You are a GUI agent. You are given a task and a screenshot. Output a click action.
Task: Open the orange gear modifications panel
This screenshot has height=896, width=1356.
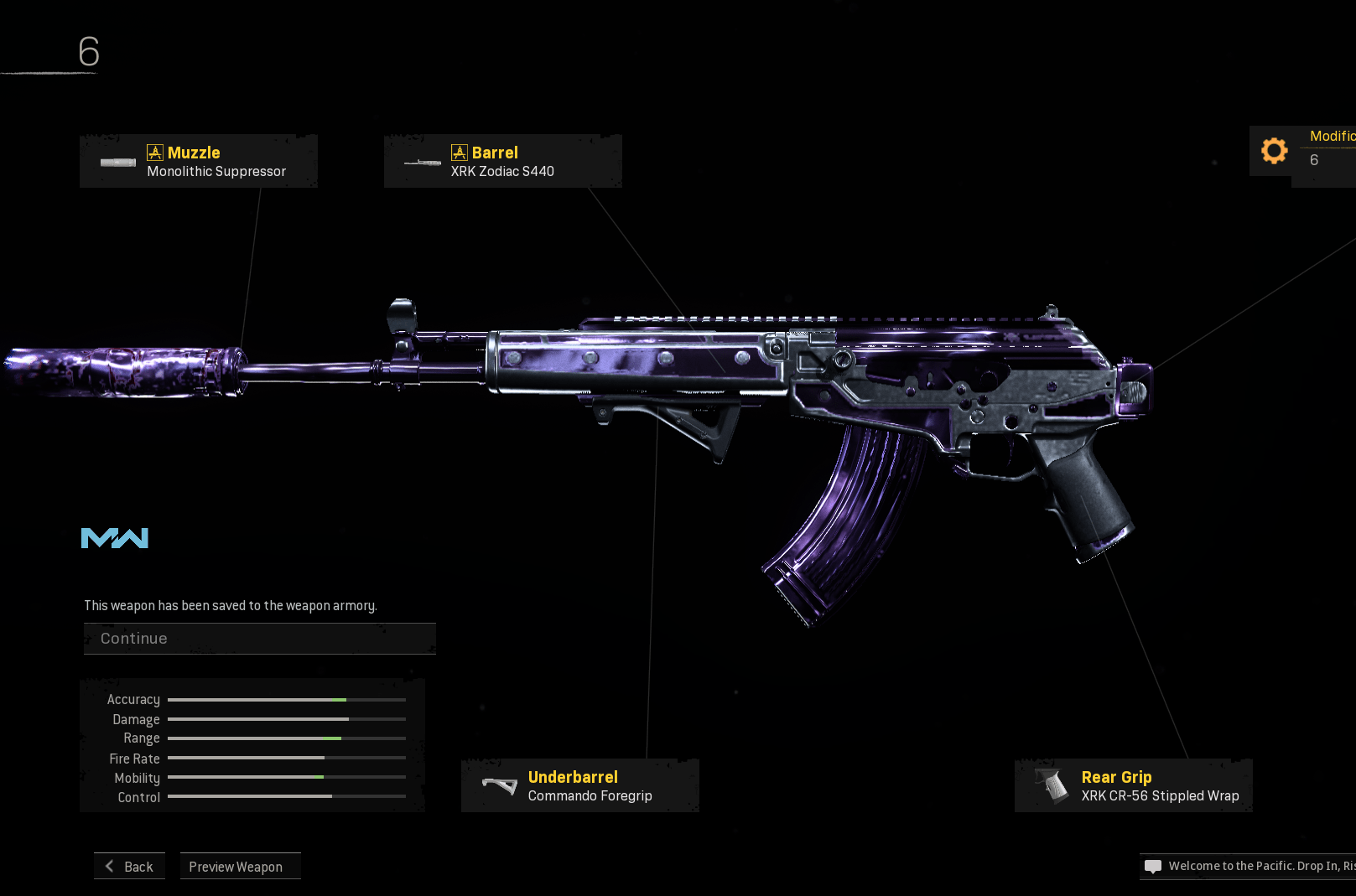click(1275, 151)
